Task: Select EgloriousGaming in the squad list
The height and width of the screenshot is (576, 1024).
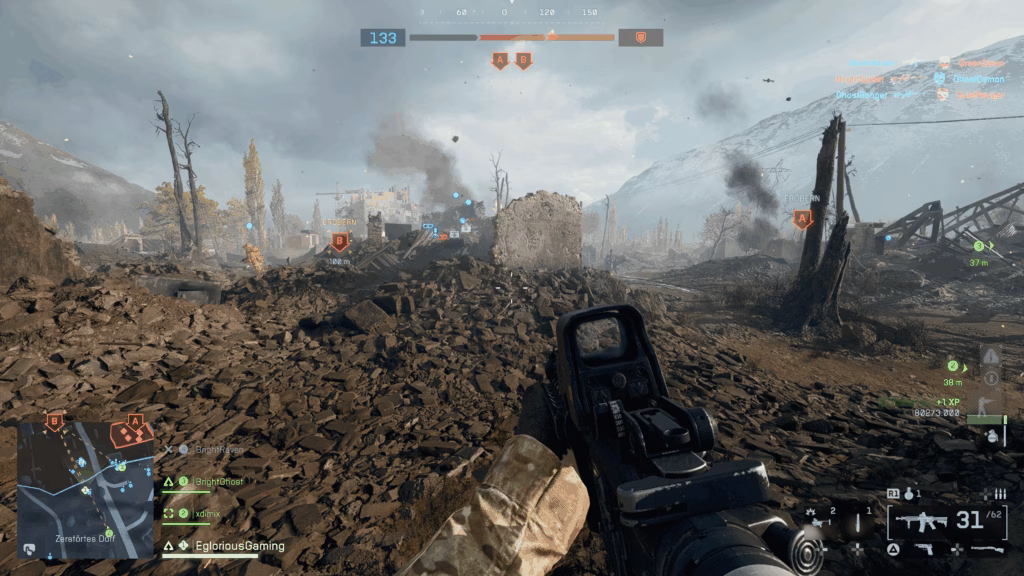Action: coord(238,546)
